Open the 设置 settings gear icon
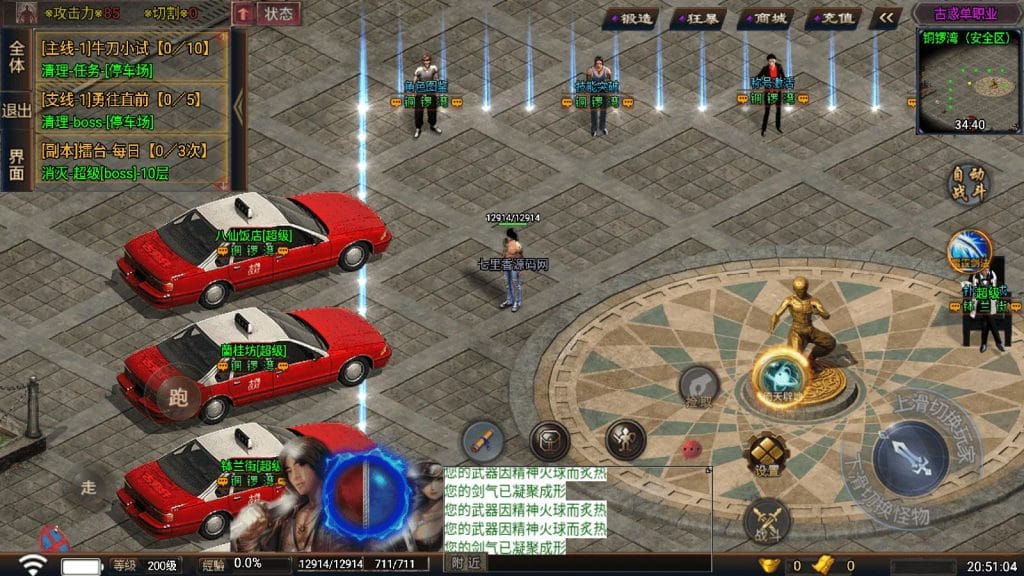 pyautogui.click(x=767, y=455)
